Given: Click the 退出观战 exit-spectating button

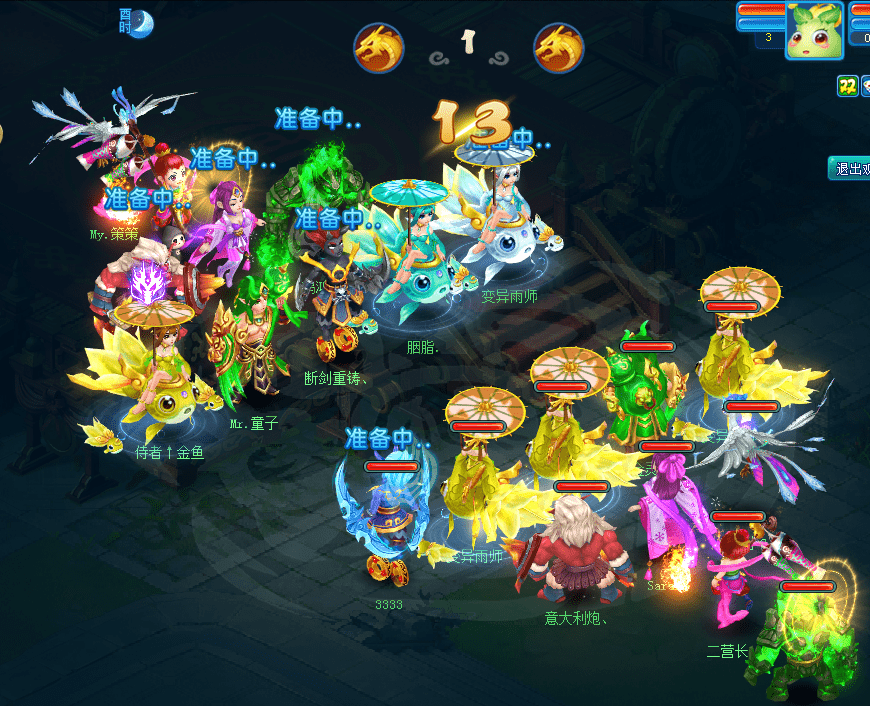Looking at the screenshot, I should coord(850,168).
